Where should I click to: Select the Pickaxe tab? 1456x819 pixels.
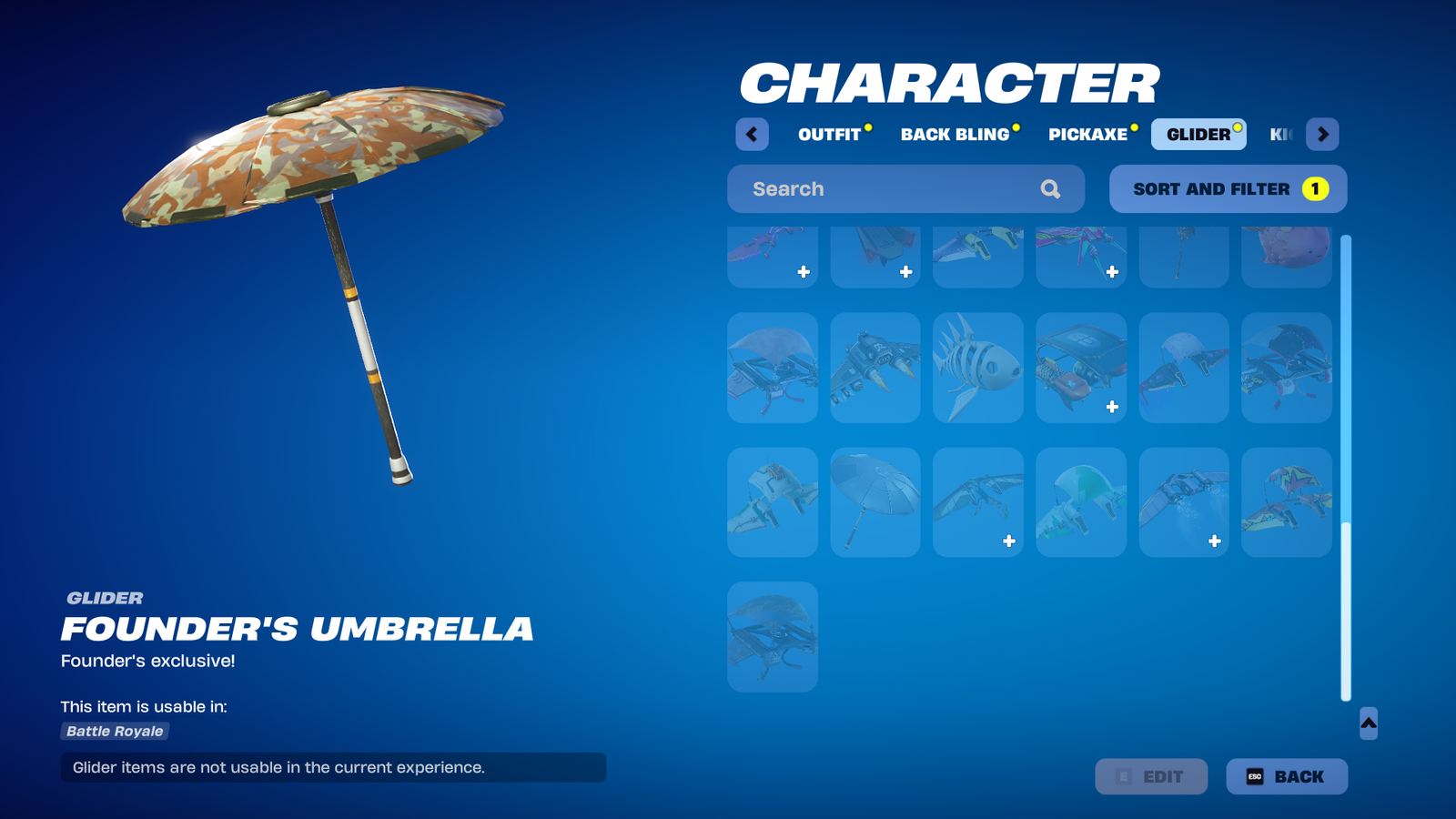pos(1087,135)
